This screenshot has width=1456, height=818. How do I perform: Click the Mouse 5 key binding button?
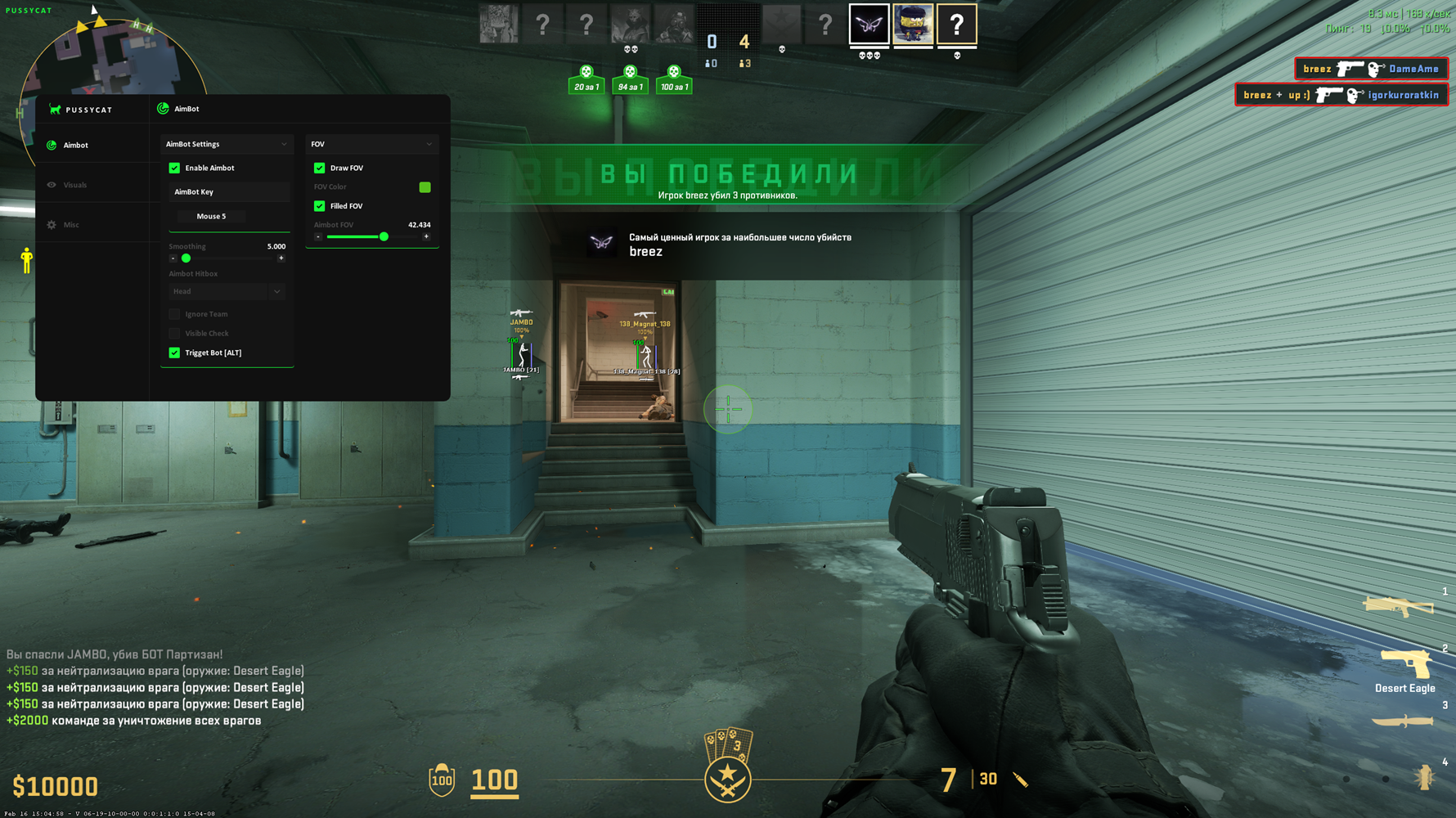(211, 217)
